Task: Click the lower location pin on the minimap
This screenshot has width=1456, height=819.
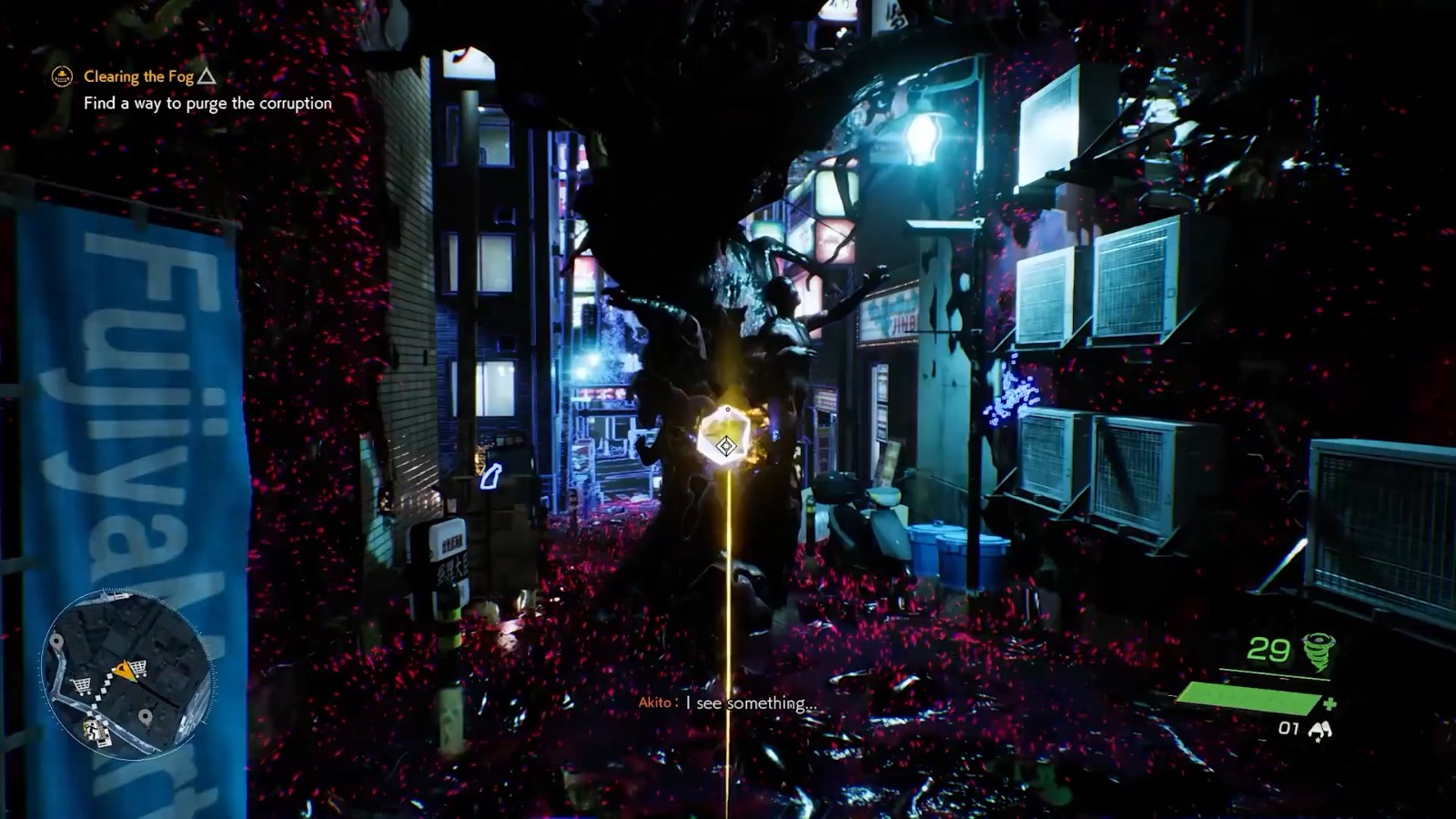Action: [146, 715]
